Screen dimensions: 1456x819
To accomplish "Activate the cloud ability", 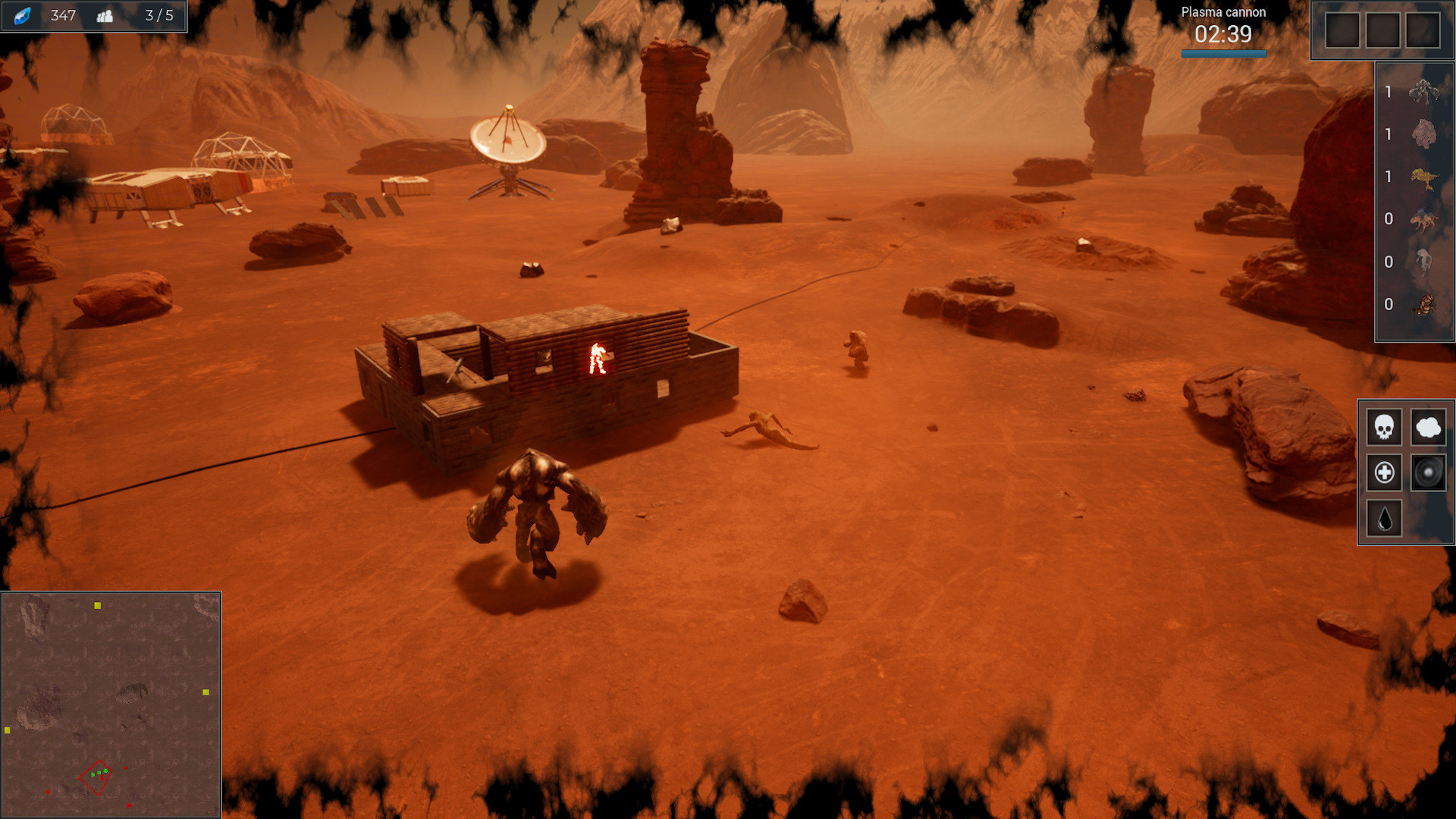I will [1429, 427].
